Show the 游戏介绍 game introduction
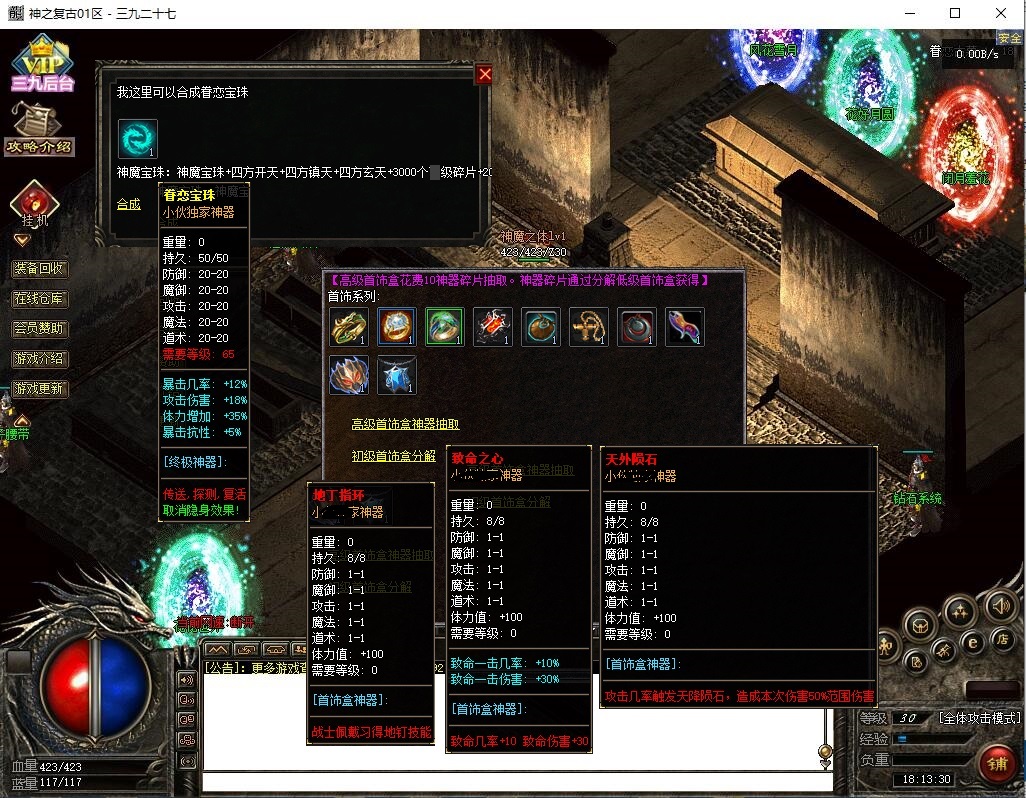Screen dimensions: 1026x798 [x=40, y=358]
